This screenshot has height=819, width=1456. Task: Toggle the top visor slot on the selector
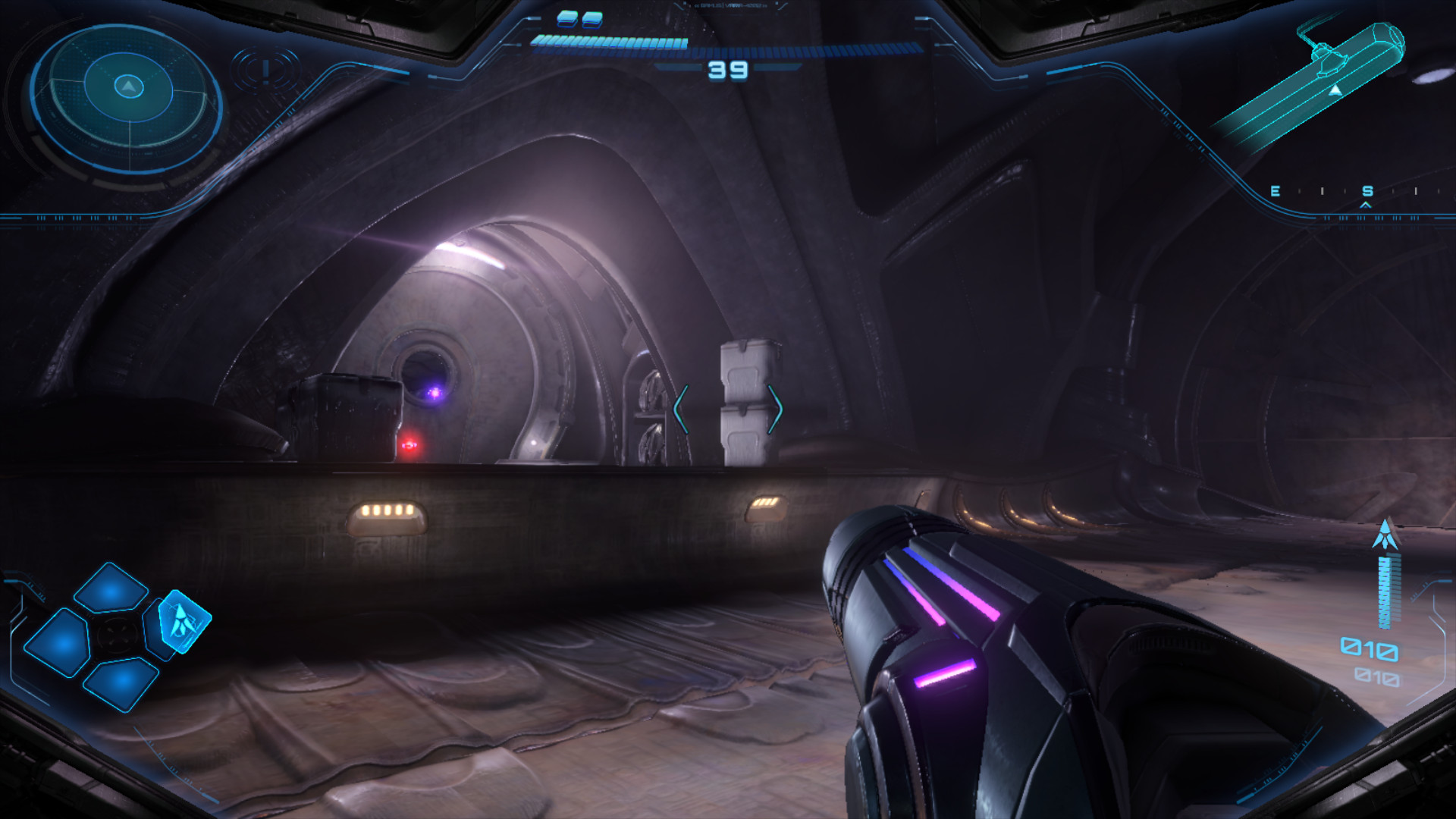(109, 588)
